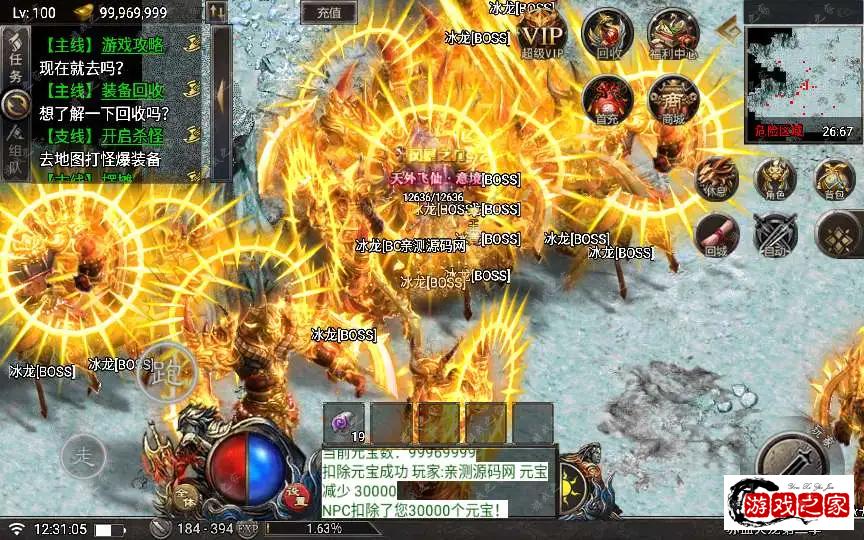The image size is (864, 540).
Task: Open the 角色 character sheet
Action: click(775, 180)
